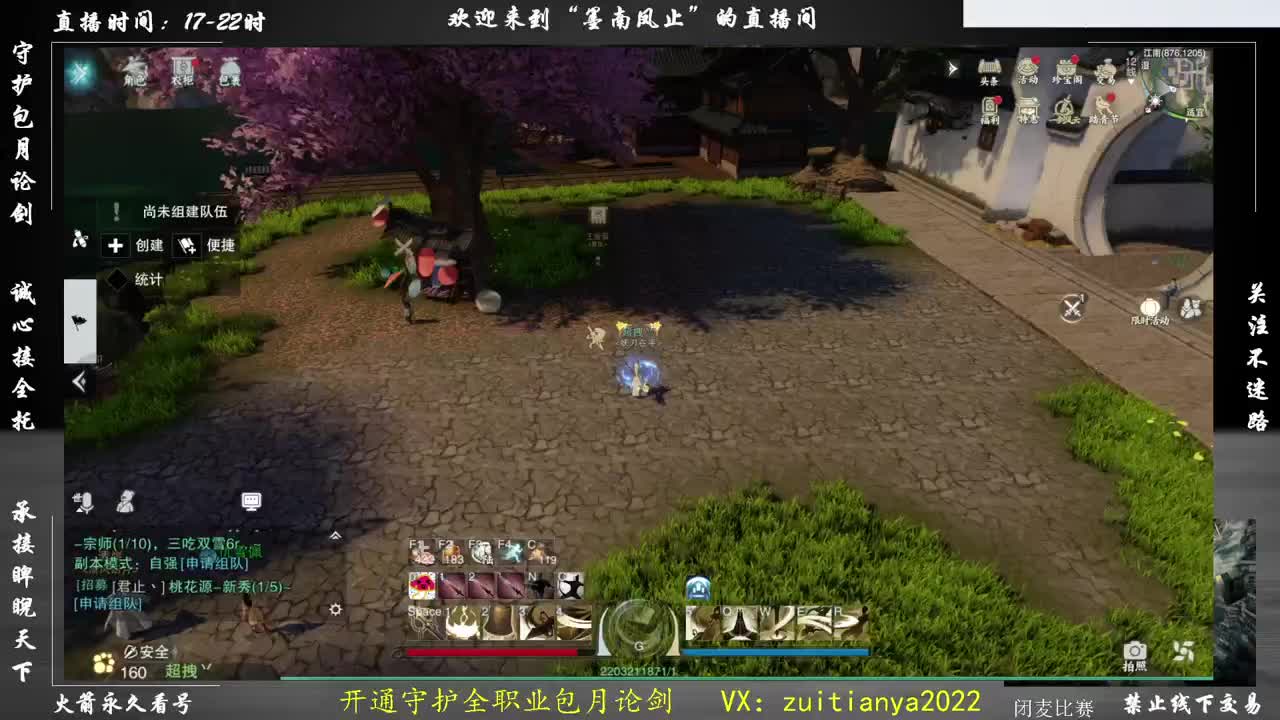Viewport: 1280px width, 720px height.
Task: Expand the left side panel arrow
Action: click(x=80, y=380)
